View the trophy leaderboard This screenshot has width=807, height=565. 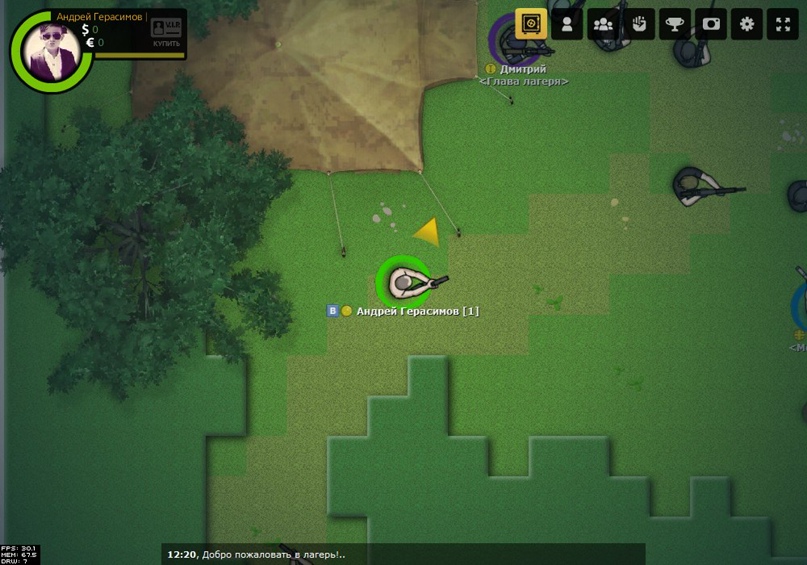[x=675, y=24]
